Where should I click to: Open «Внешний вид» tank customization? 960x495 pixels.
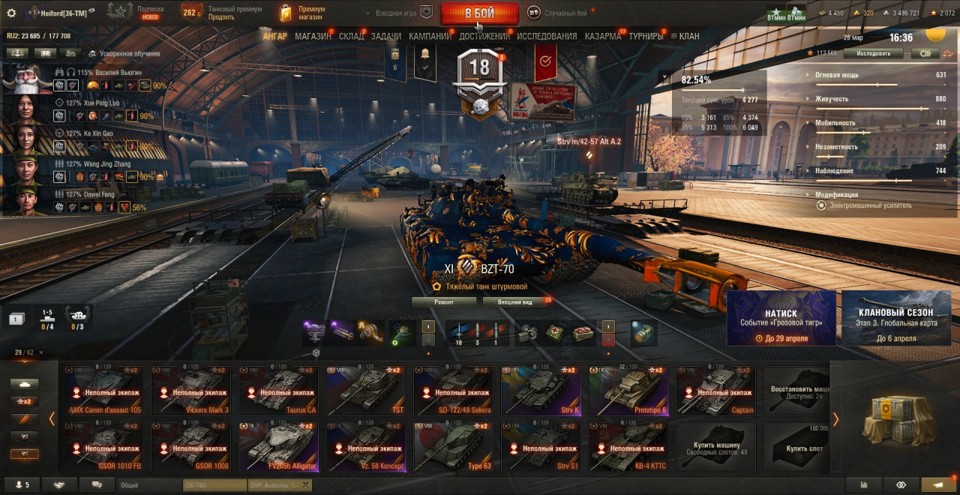pyautogui.click(x=521, y=300)
